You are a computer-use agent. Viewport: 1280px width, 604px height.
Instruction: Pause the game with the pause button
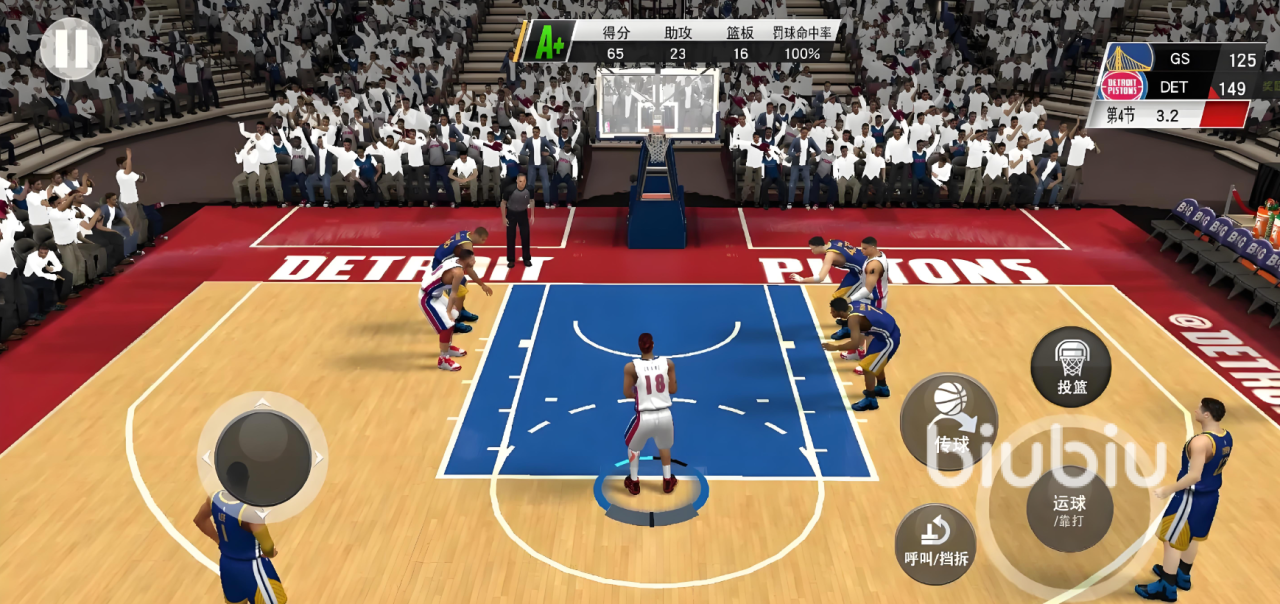coord(71,48)
